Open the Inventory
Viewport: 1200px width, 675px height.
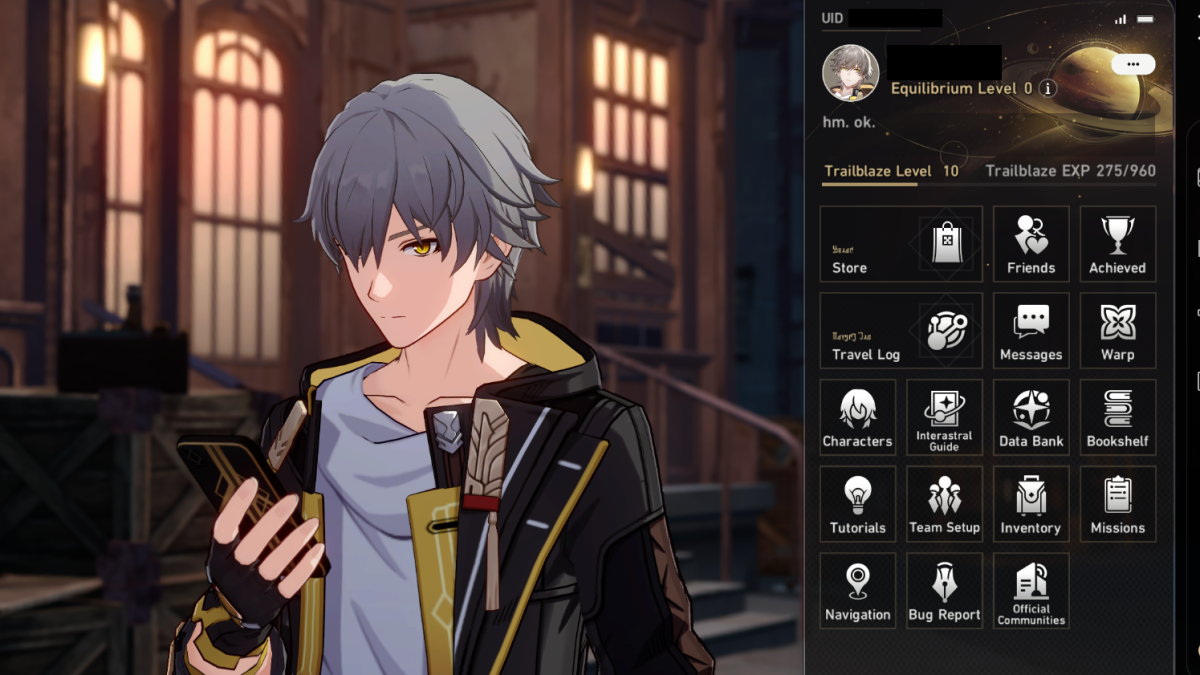1031,504
